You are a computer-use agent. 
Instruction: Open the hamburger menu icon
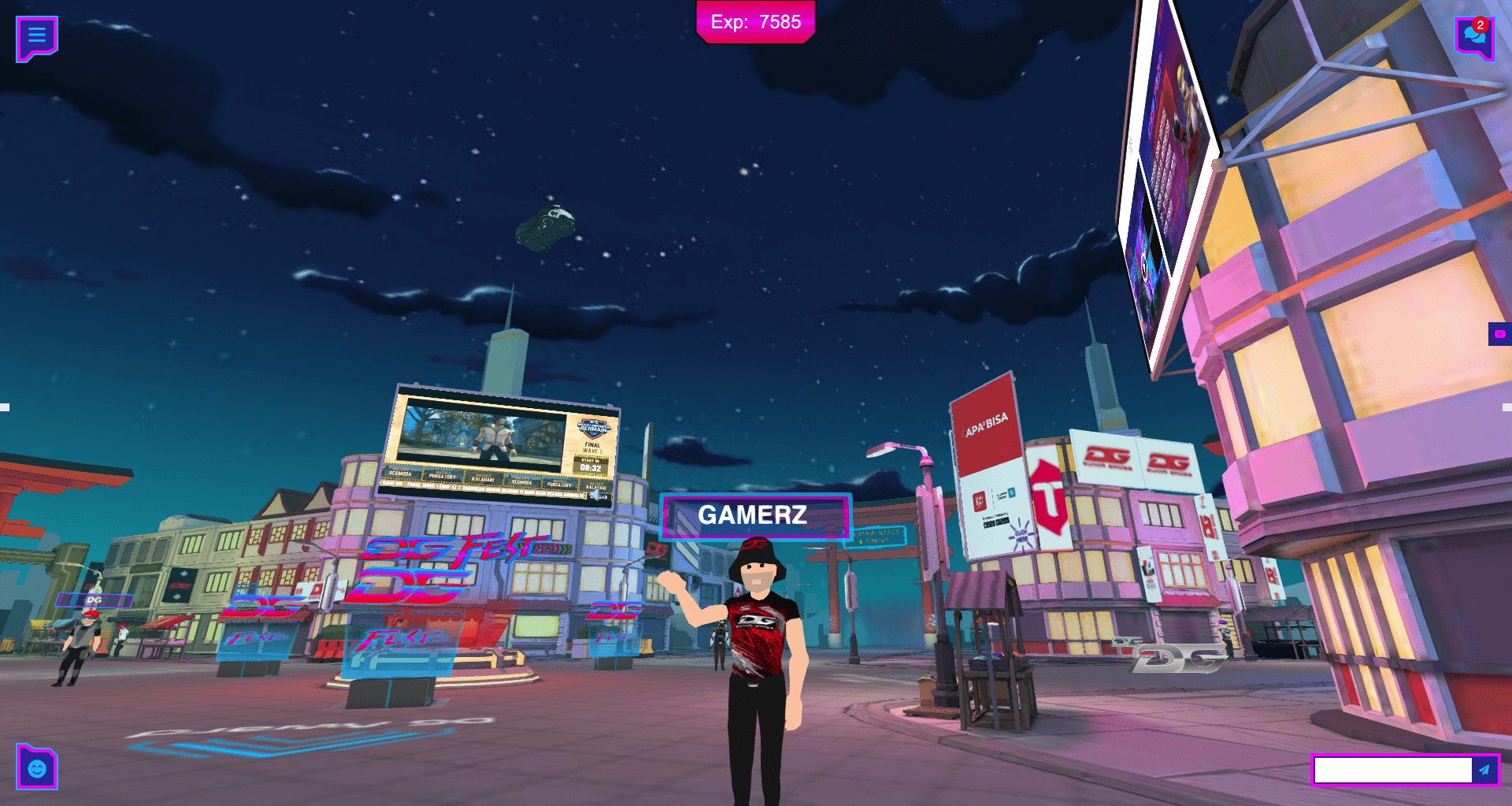[36, 37]
